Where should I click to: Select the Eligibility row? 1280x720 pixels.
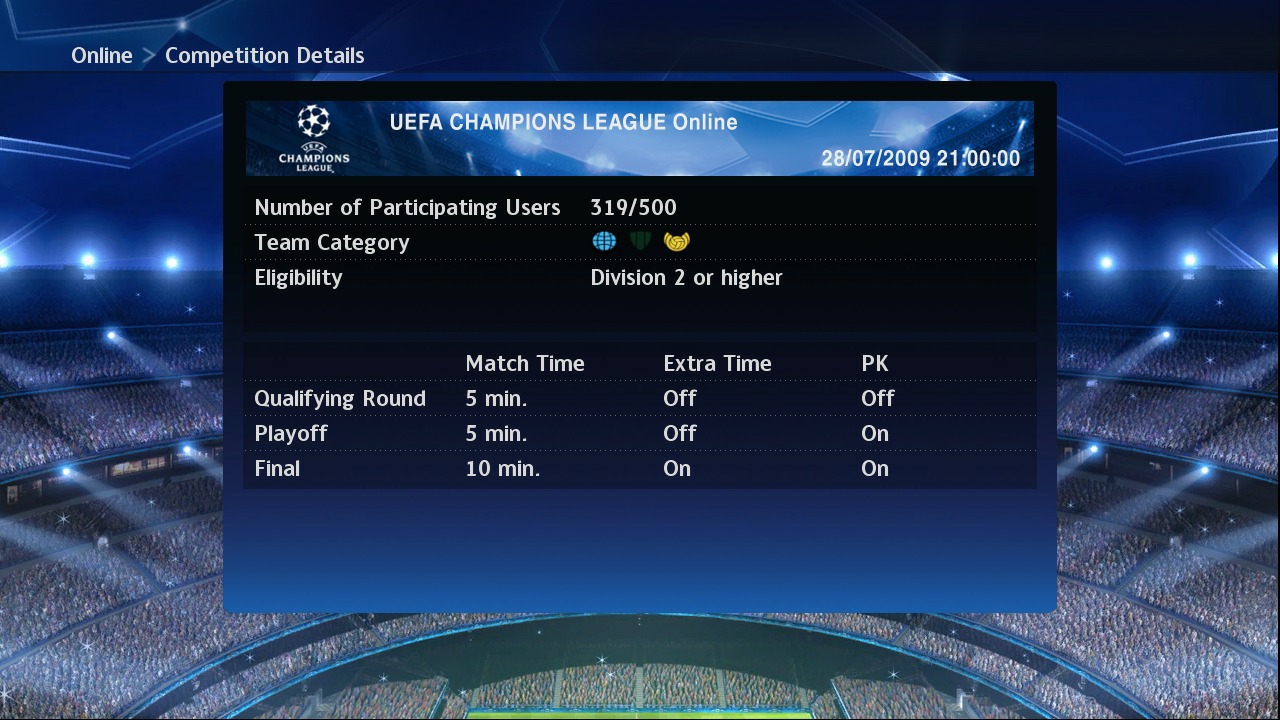298,277
